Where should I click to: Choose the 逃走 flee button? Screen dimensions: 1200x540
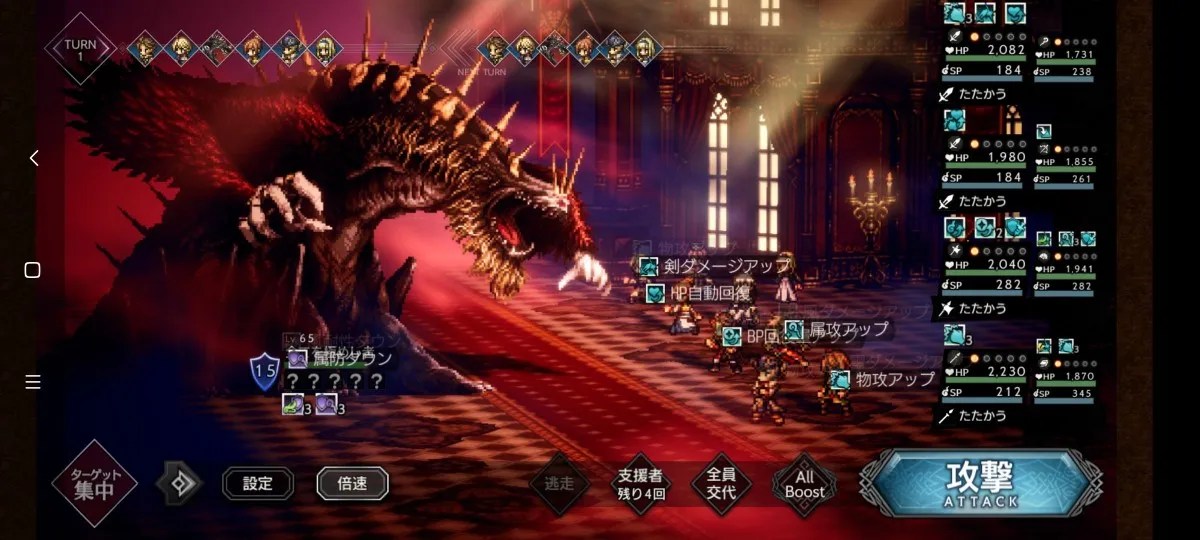[x=559, y=484]
